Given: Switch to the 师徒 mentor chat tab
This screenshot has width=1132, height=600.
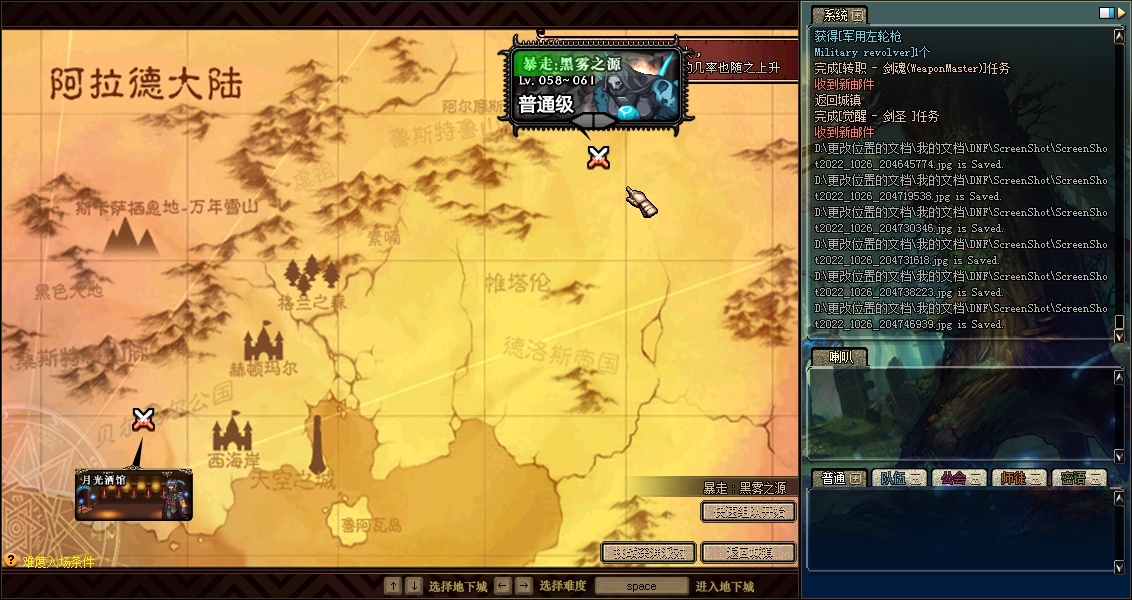Looking at the screenshot, I should [x=1019, y=478].
